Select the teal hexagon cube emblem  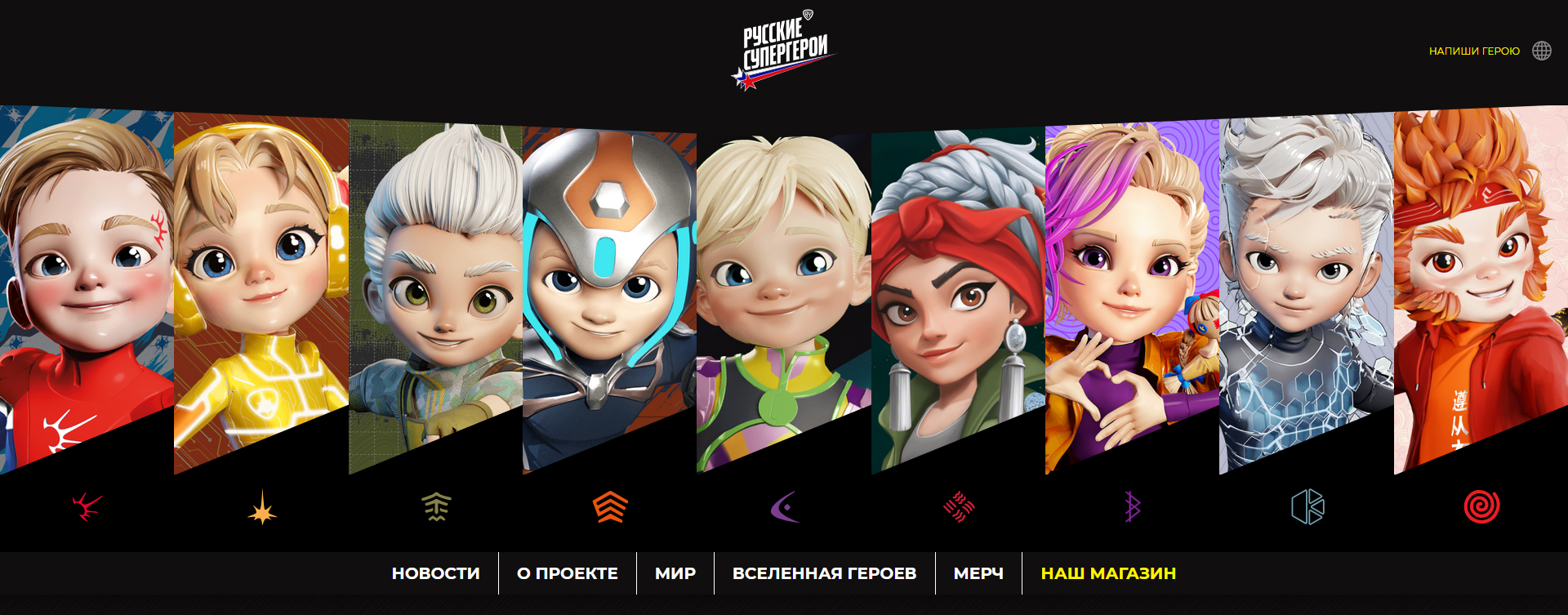[x=1307, y=506]
